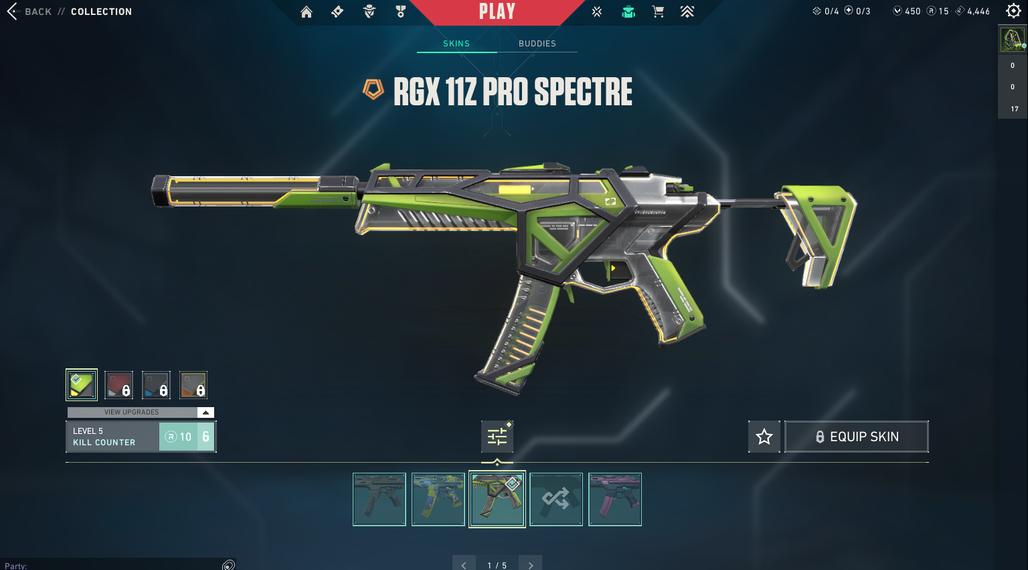Image resolution: width=1028 pixels, height=570 pixels.
Task: Select the pink Spectre skin thumbnail
Action: click(x=615, y=499)
